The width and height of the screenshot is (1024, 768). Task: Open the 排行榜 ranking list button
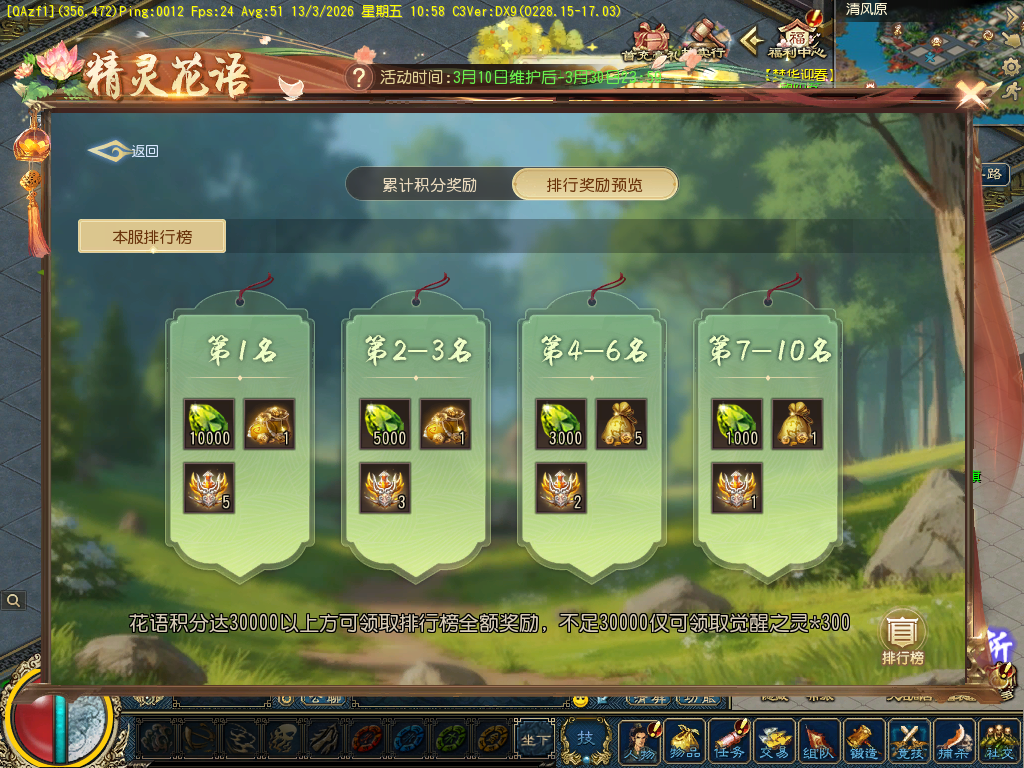click(902, 638)
